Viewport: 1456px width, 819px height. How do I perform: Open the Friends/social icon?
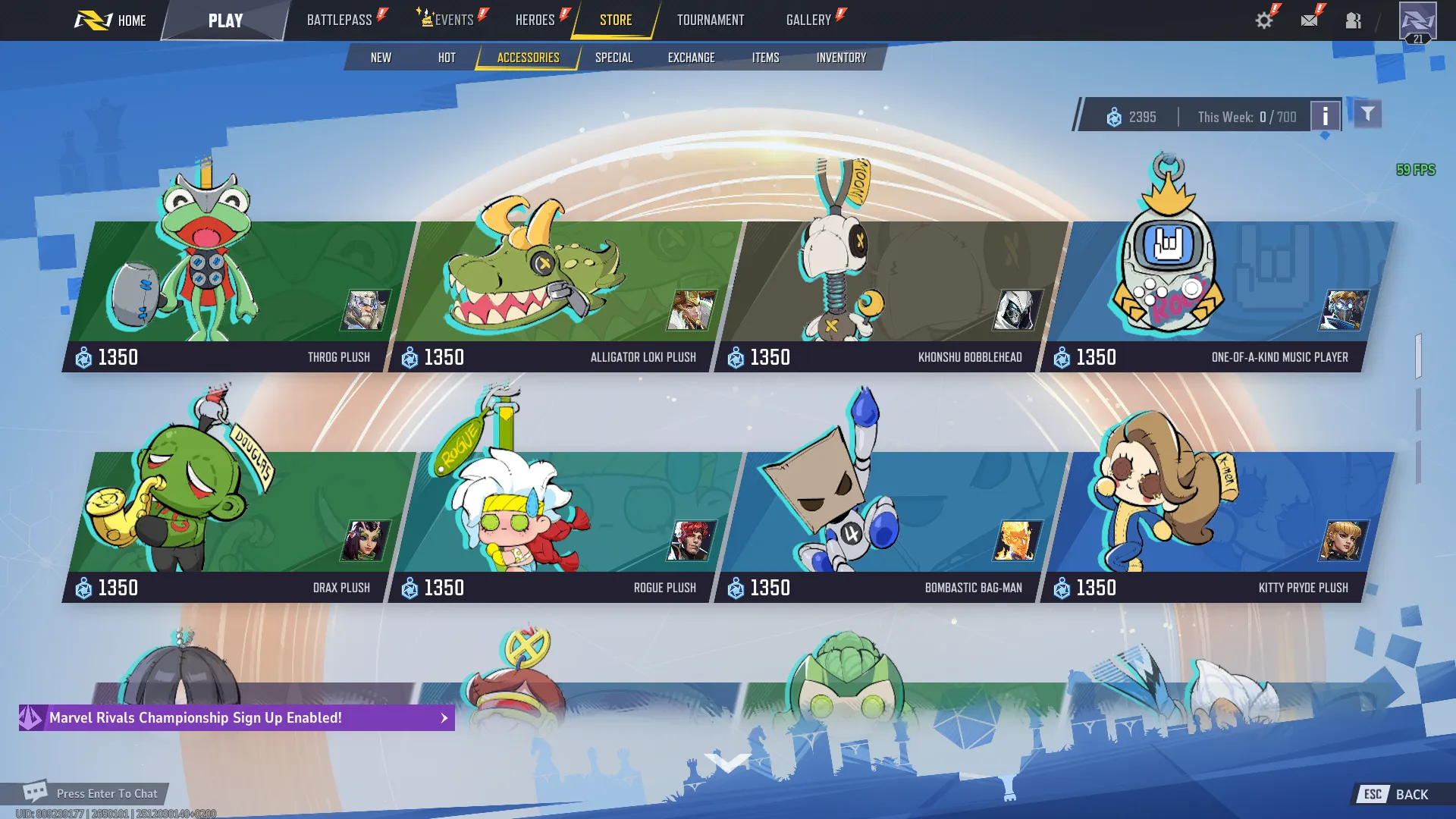point(1356,20)
